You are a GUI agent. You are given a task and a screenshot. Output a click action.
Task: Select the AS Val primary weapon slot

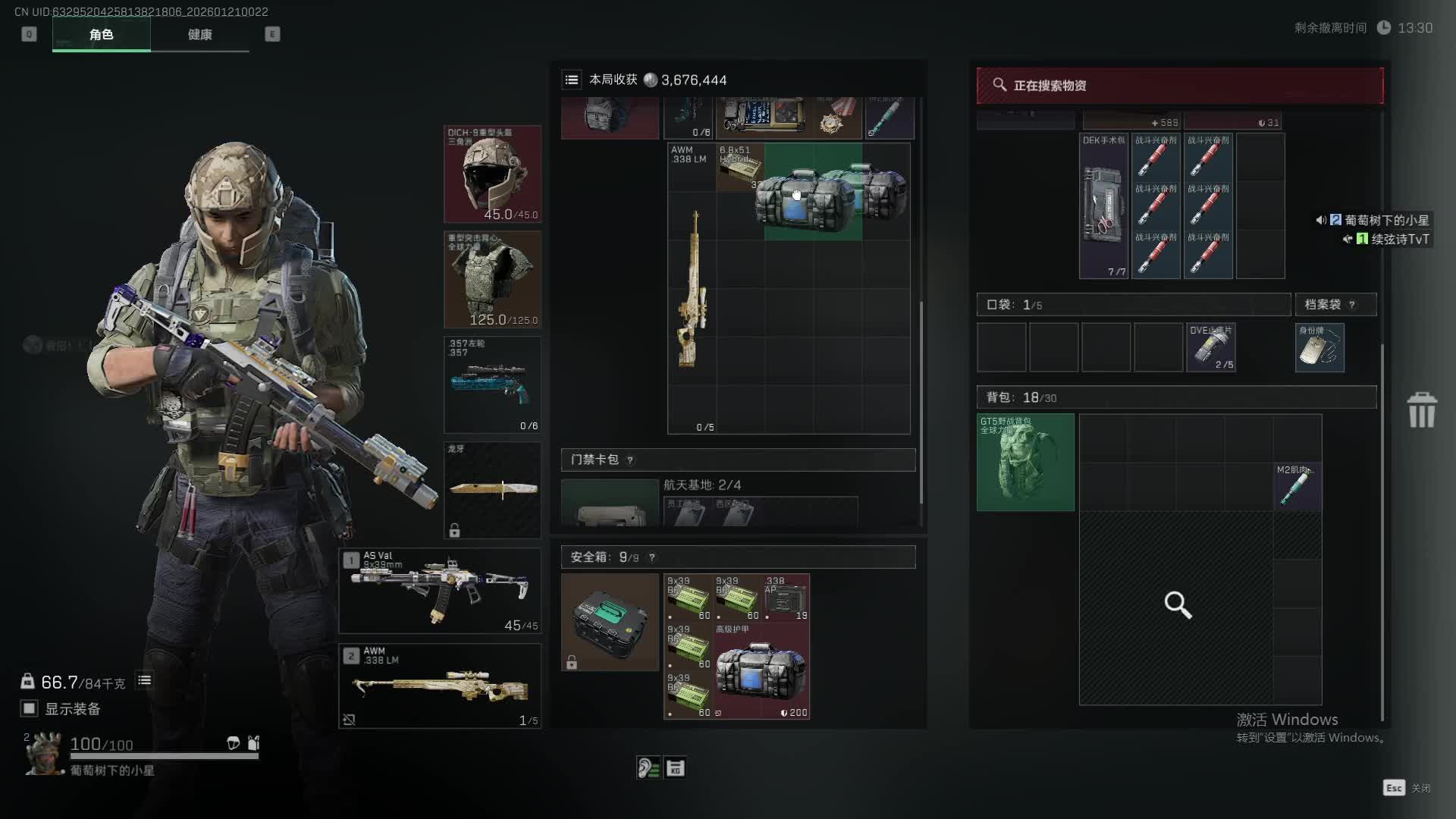click(x=440, y=591)
